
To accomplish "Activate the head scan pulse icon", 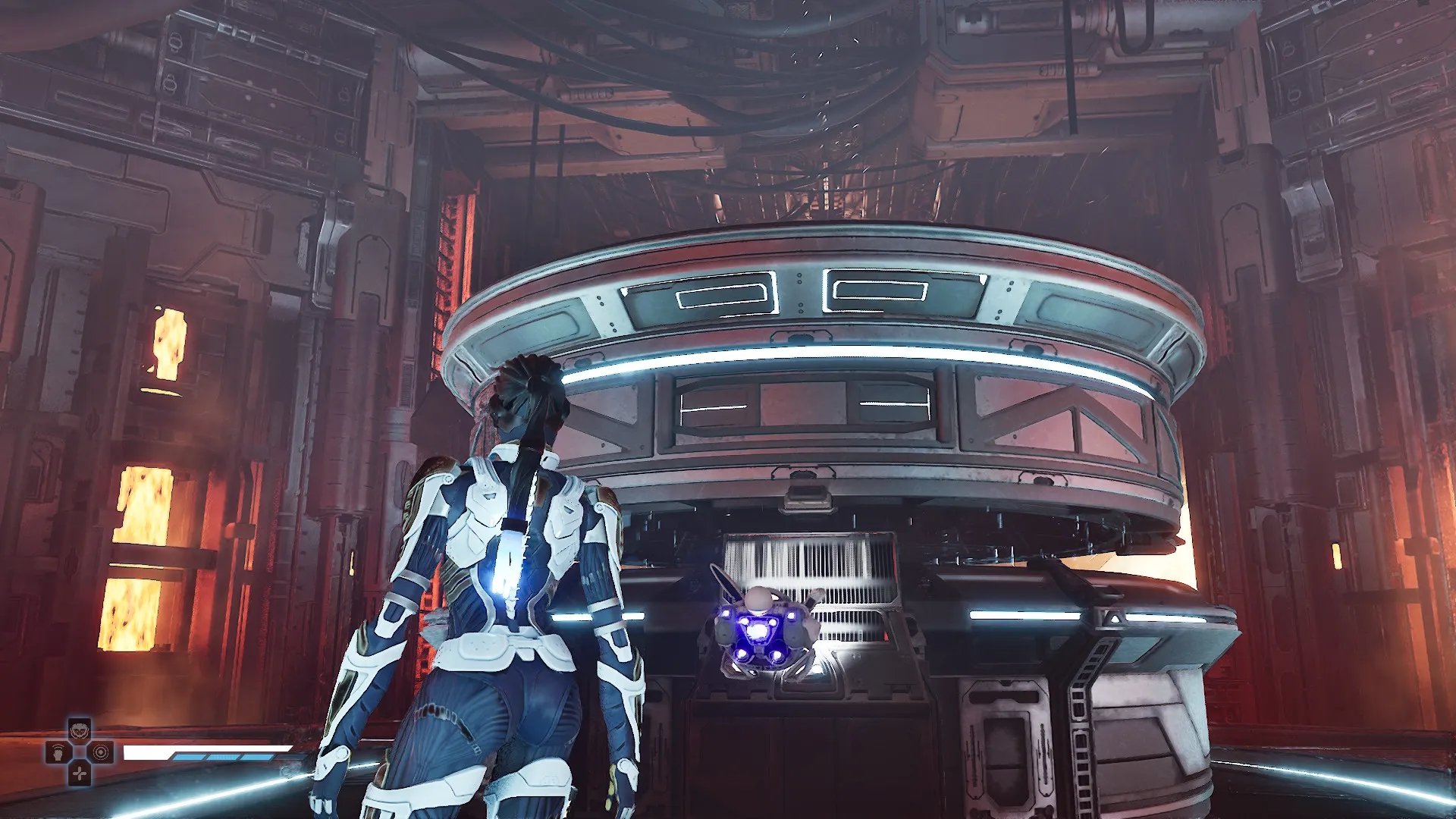I will [x=58, y=753].
